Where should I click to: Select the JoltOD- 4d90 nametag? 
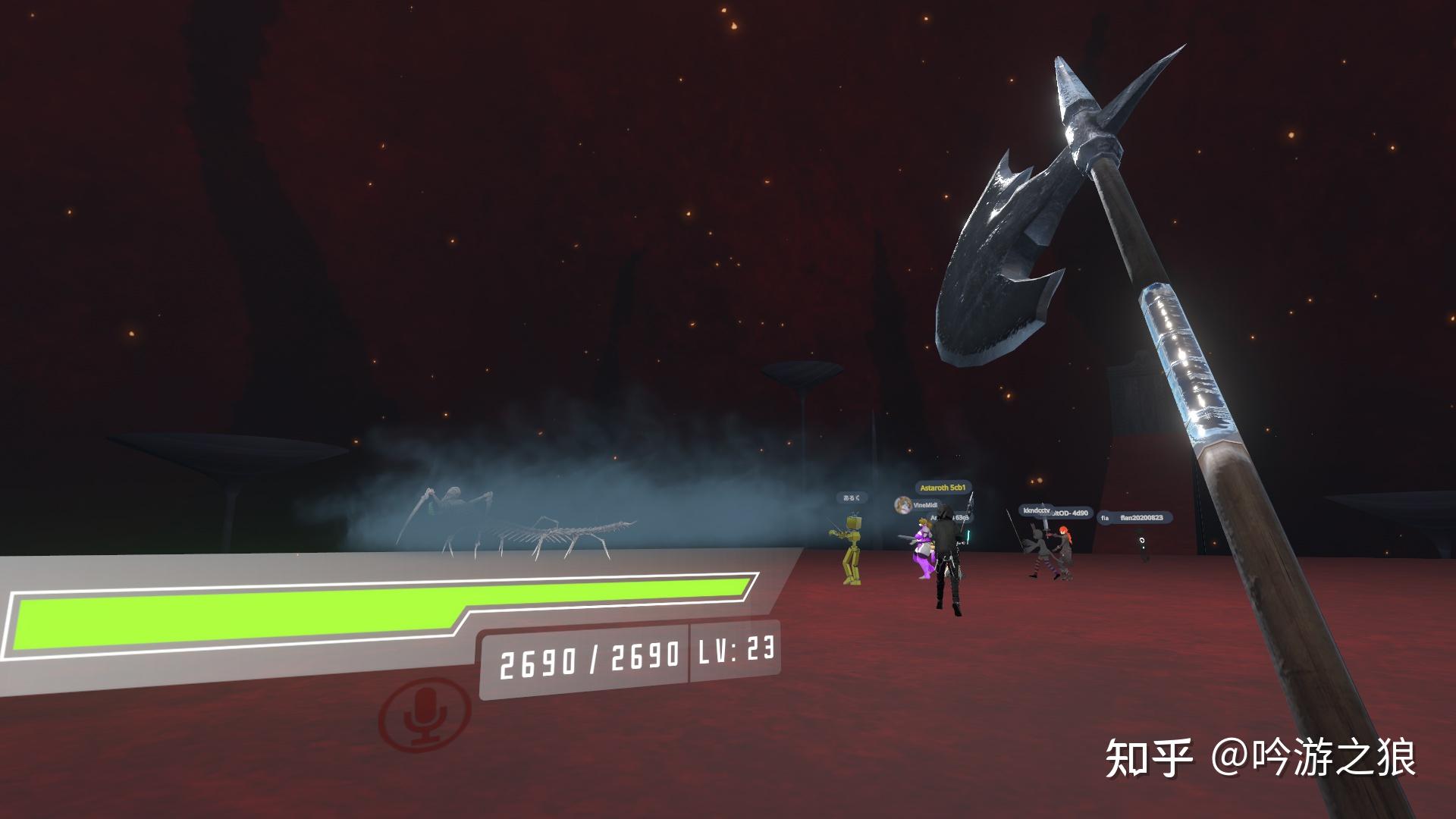pyautogui.click(x=1071, y=513)
